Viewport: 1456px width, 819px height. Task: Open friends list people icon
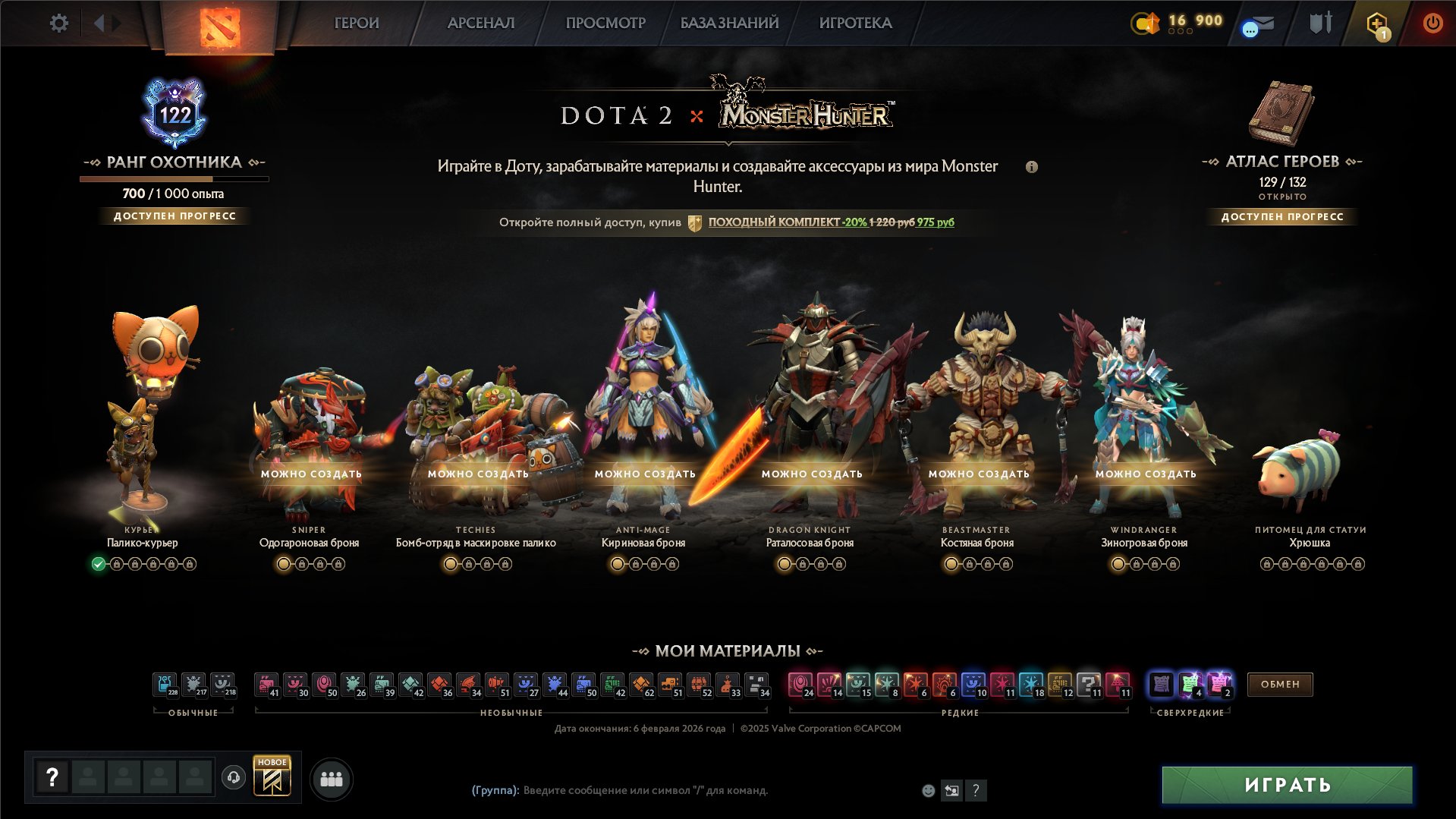click(331, 777)
